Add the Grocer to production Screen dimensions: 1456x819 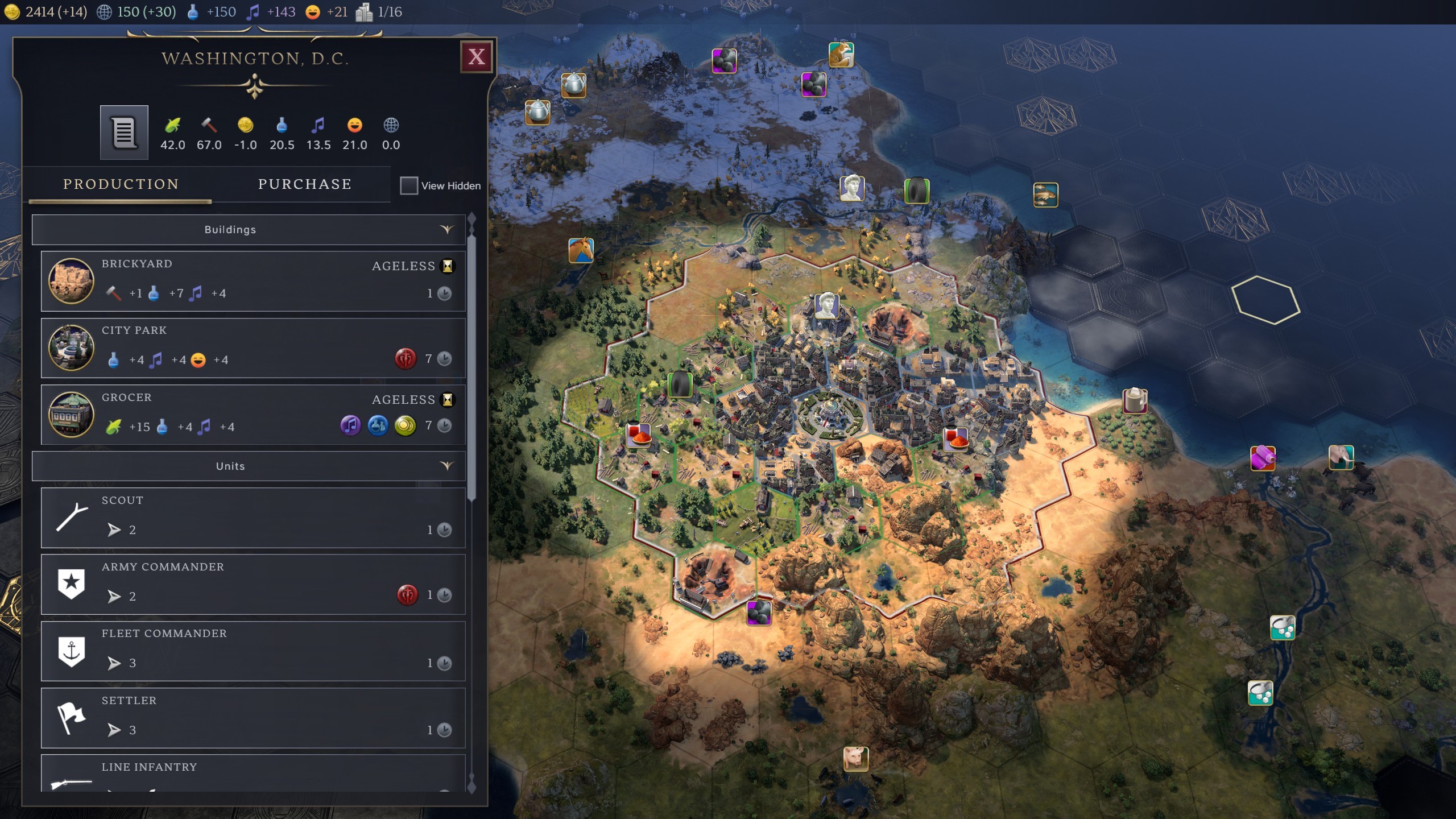pyautogui.click(x=253, y=415)
